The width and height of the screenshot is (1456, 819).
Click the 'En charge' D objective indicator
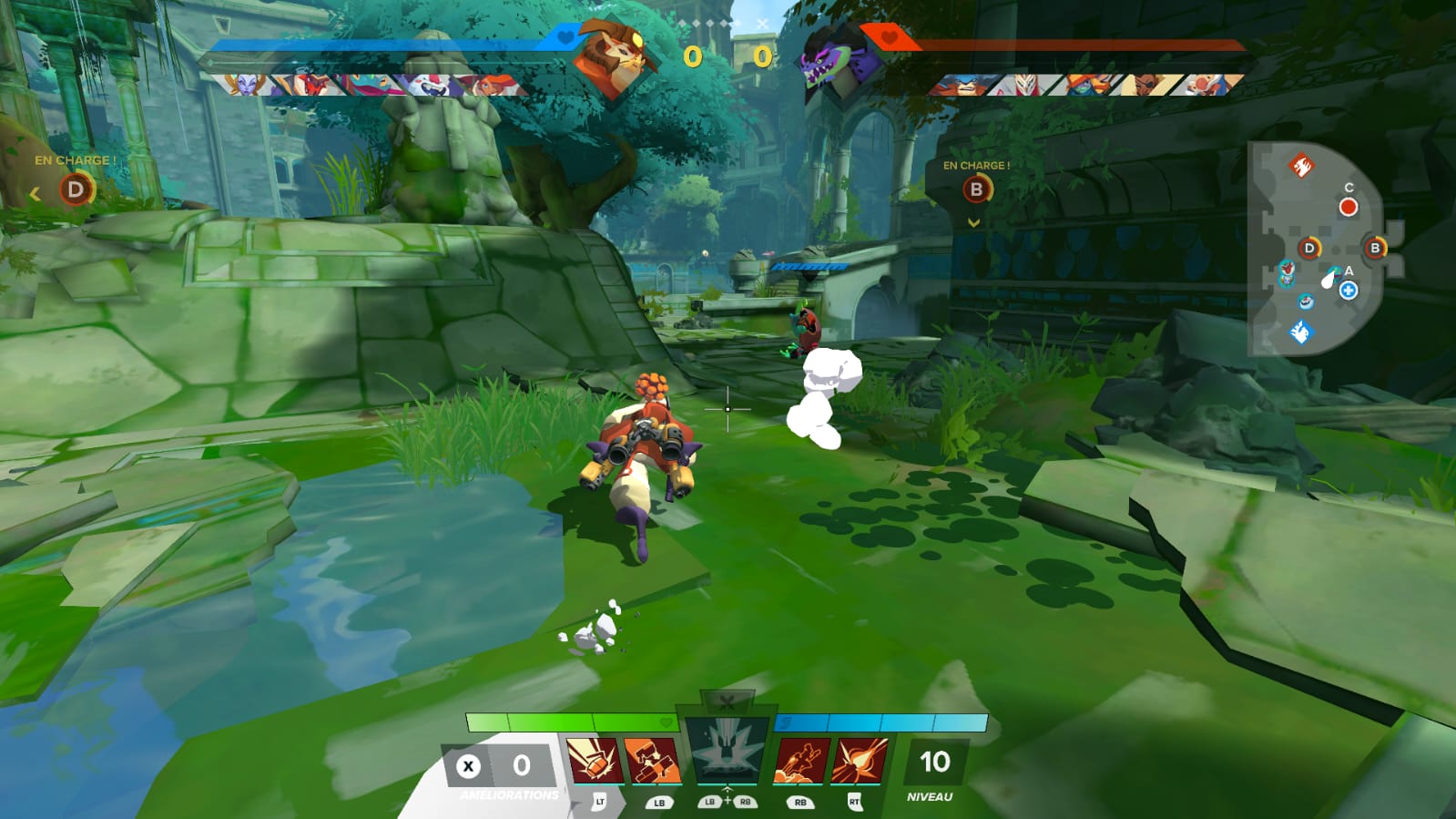point(76,189)
